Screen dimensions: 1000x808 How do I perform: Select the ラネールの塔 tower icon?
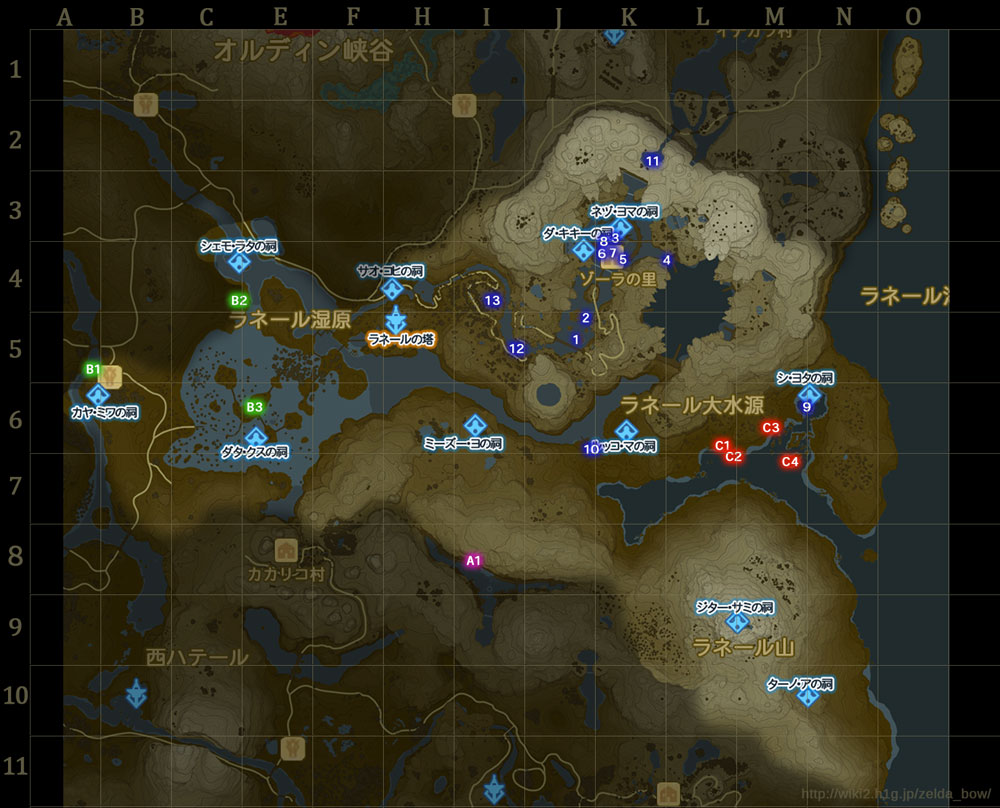coord(397,322)
